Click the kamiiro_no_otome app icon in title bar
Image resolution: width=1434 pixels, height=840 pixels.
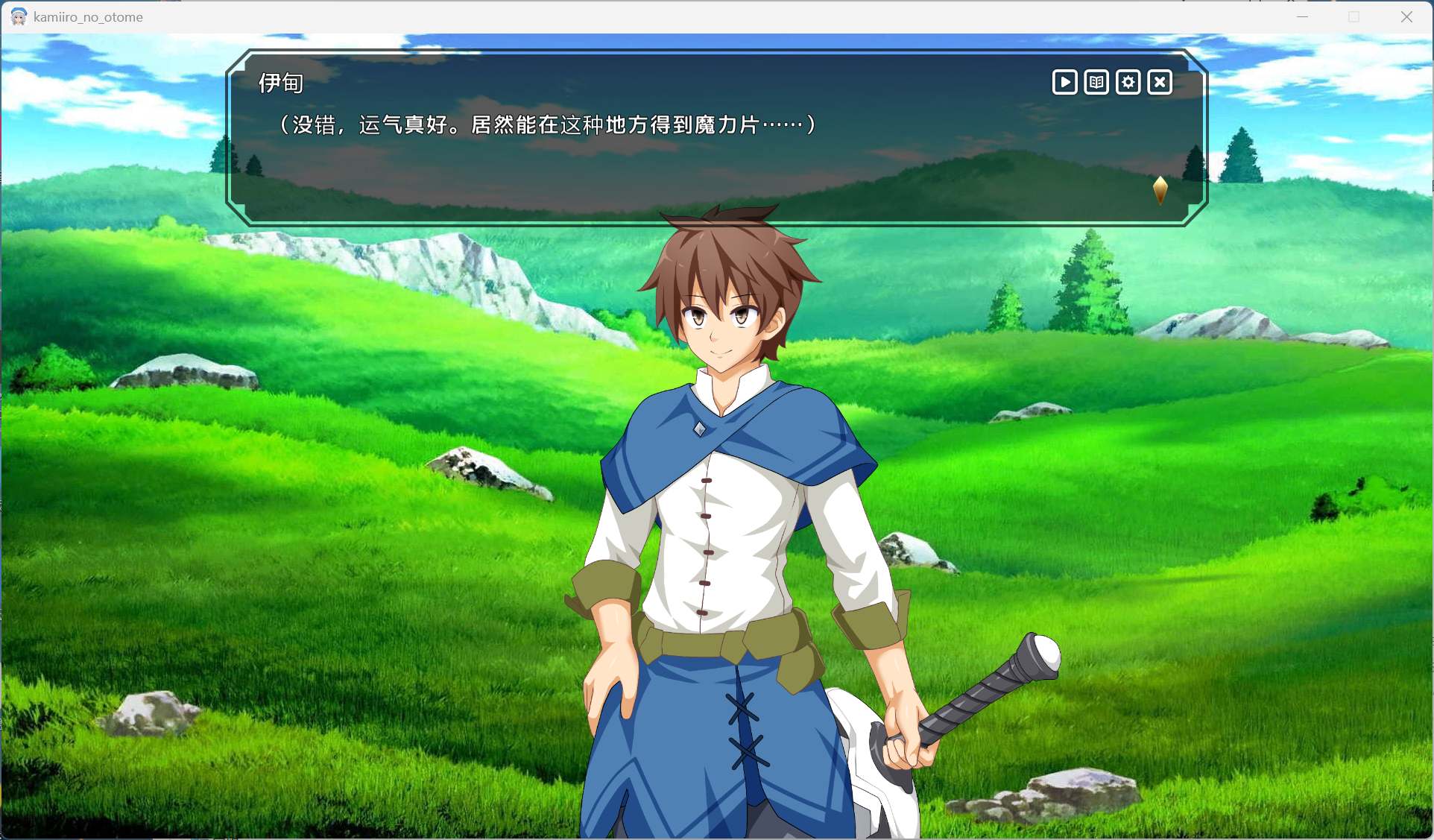click(x=17, y=16)
